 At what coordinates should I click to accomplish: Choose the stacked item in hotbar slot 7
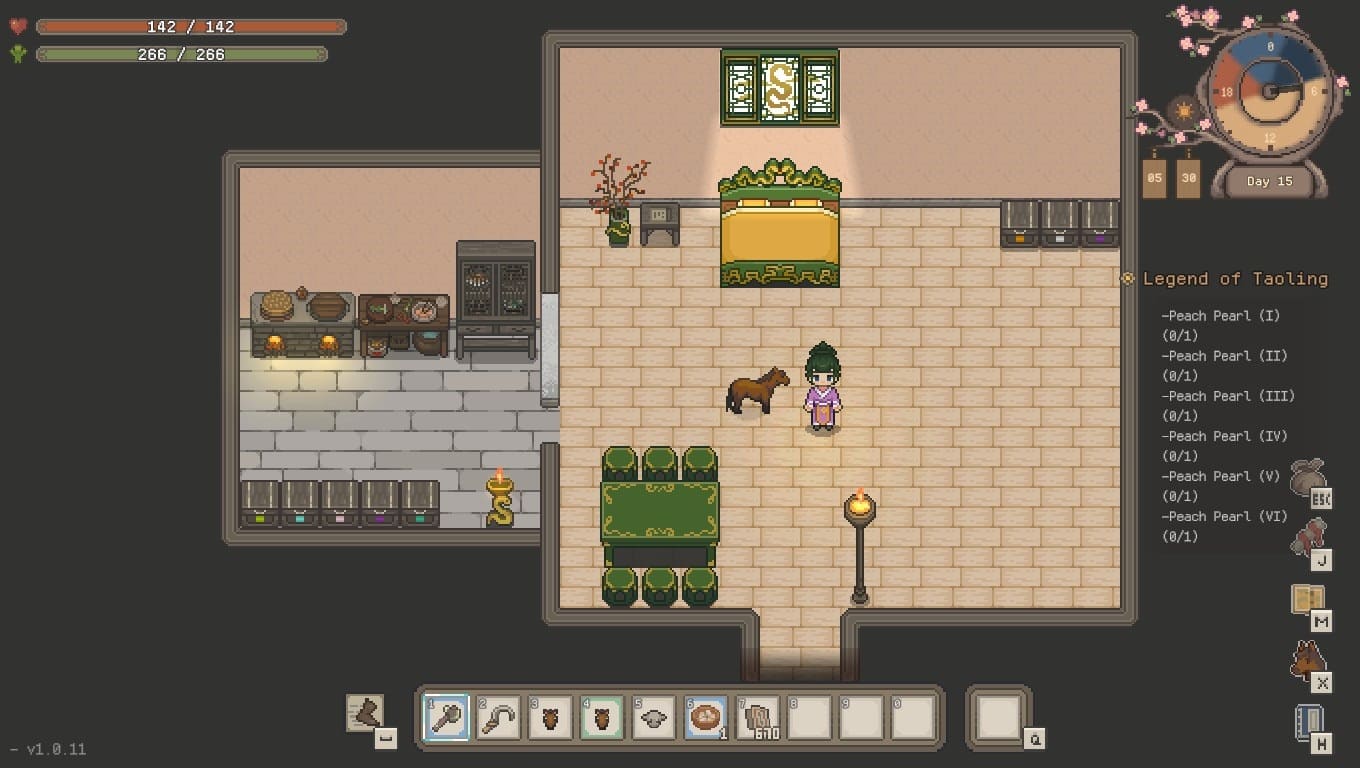[x=758, y=717]
